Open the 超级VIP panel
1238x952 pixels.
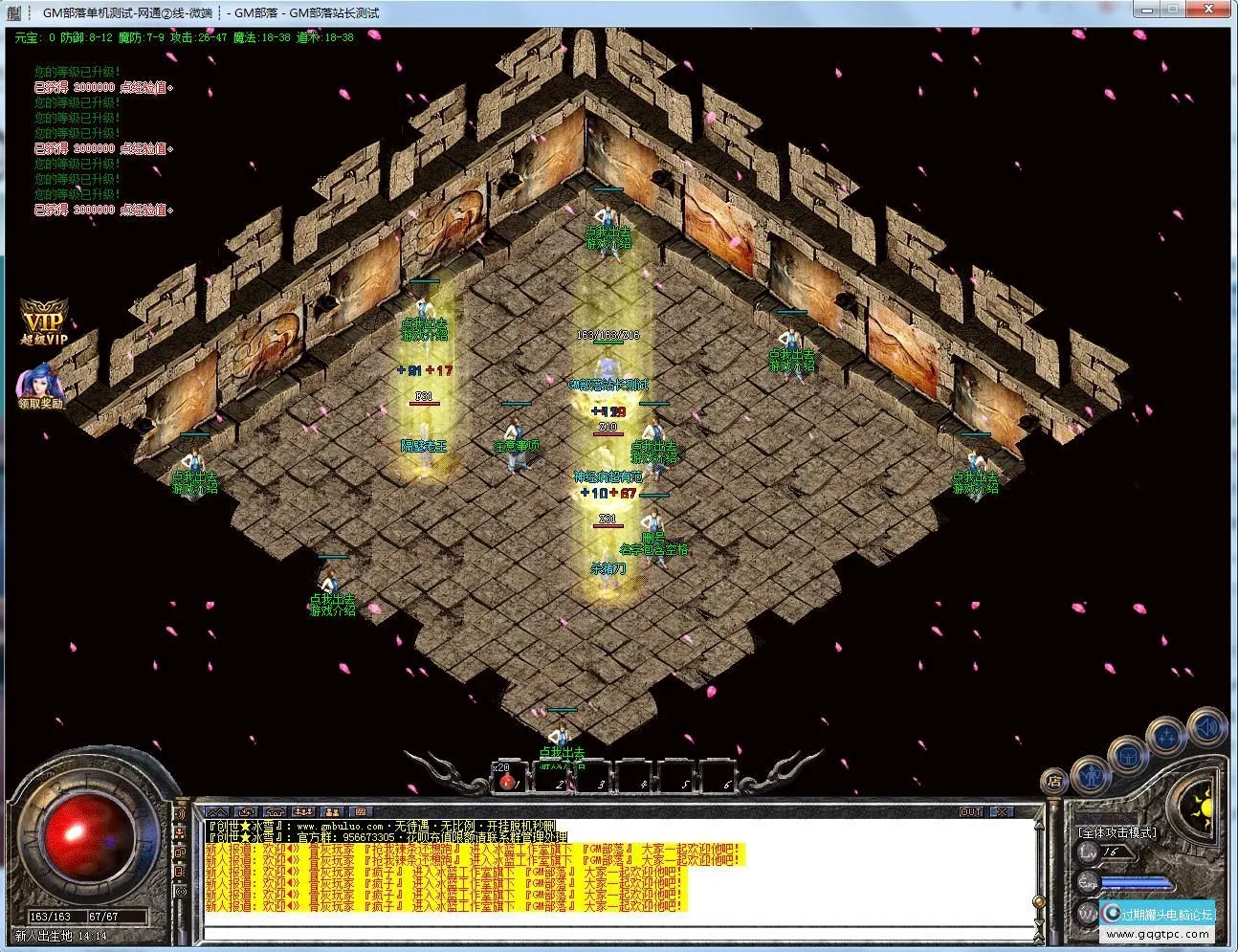coord(45,324)
